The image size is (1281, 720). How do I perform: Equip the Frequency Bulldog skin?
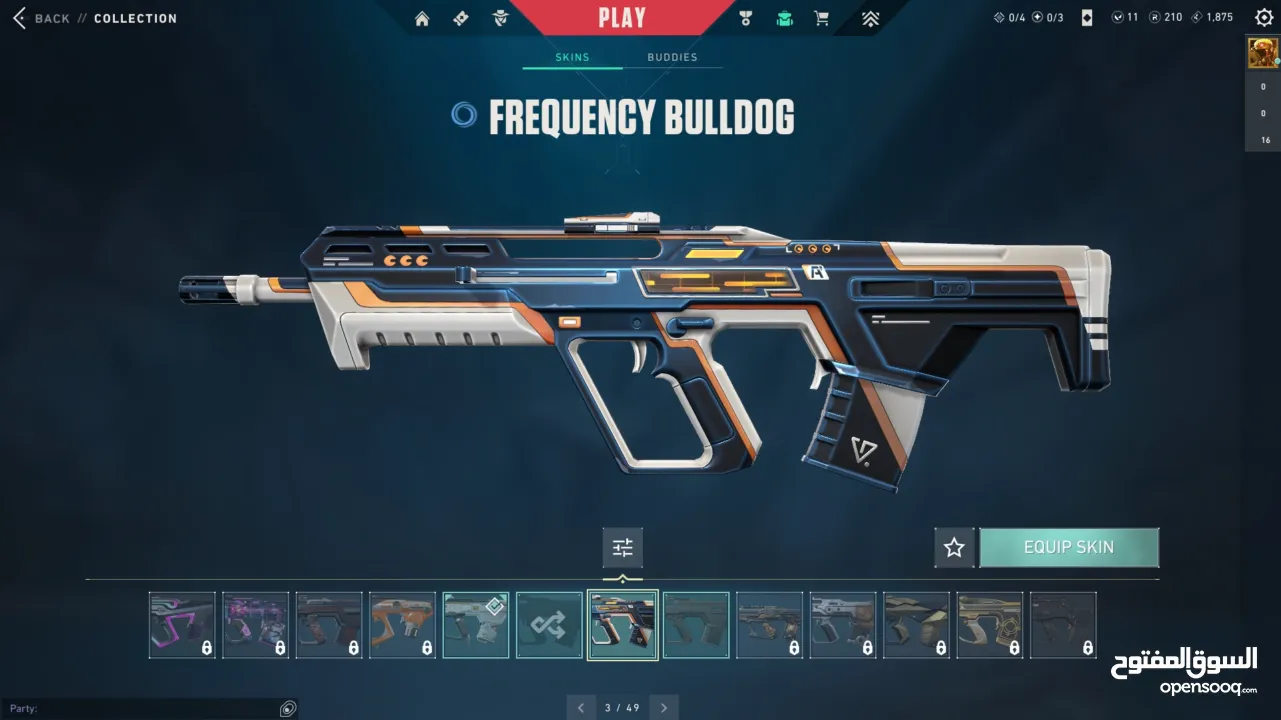tap(1069, 547)
